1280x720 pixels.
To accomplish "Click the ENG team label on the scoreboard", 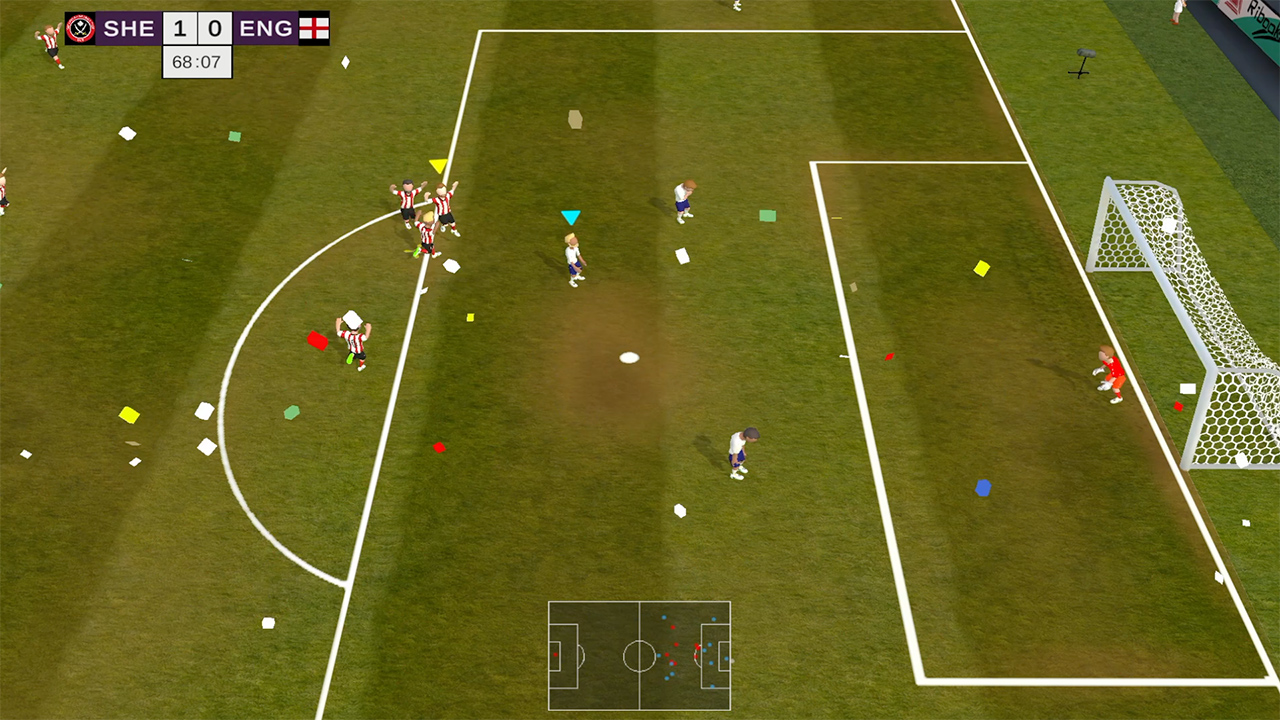I will click(264, 27).
